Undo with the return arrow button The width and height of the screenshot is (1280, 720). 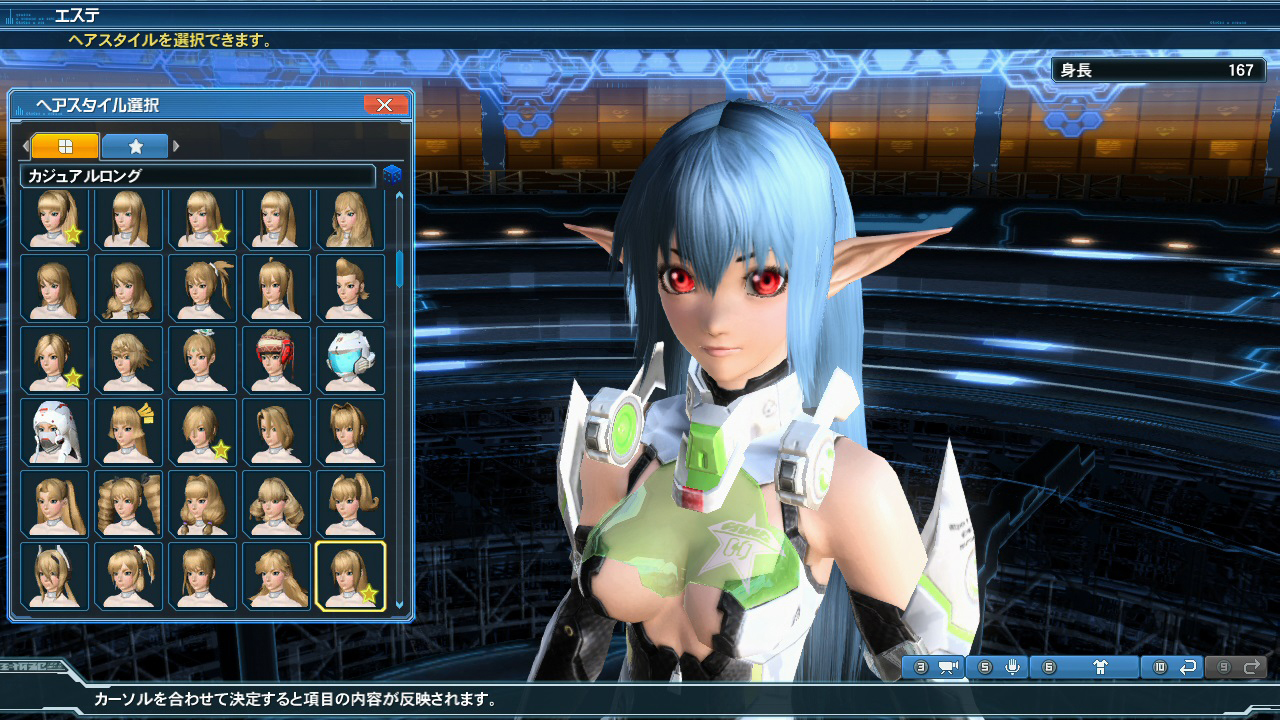pyautogui.click(x=1188, y=667)
